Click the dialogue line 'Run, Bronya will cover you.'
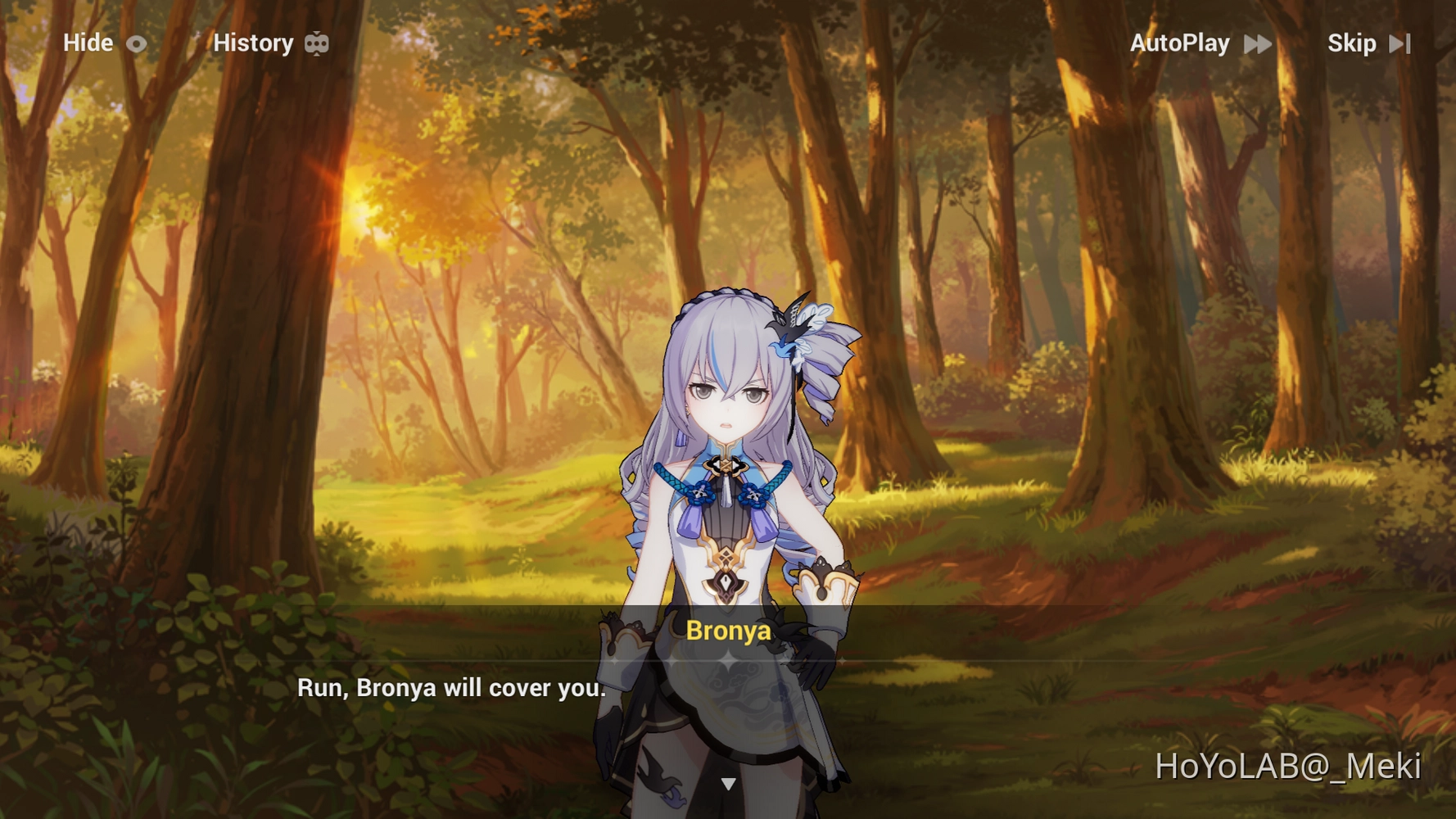 pos(450,688)
